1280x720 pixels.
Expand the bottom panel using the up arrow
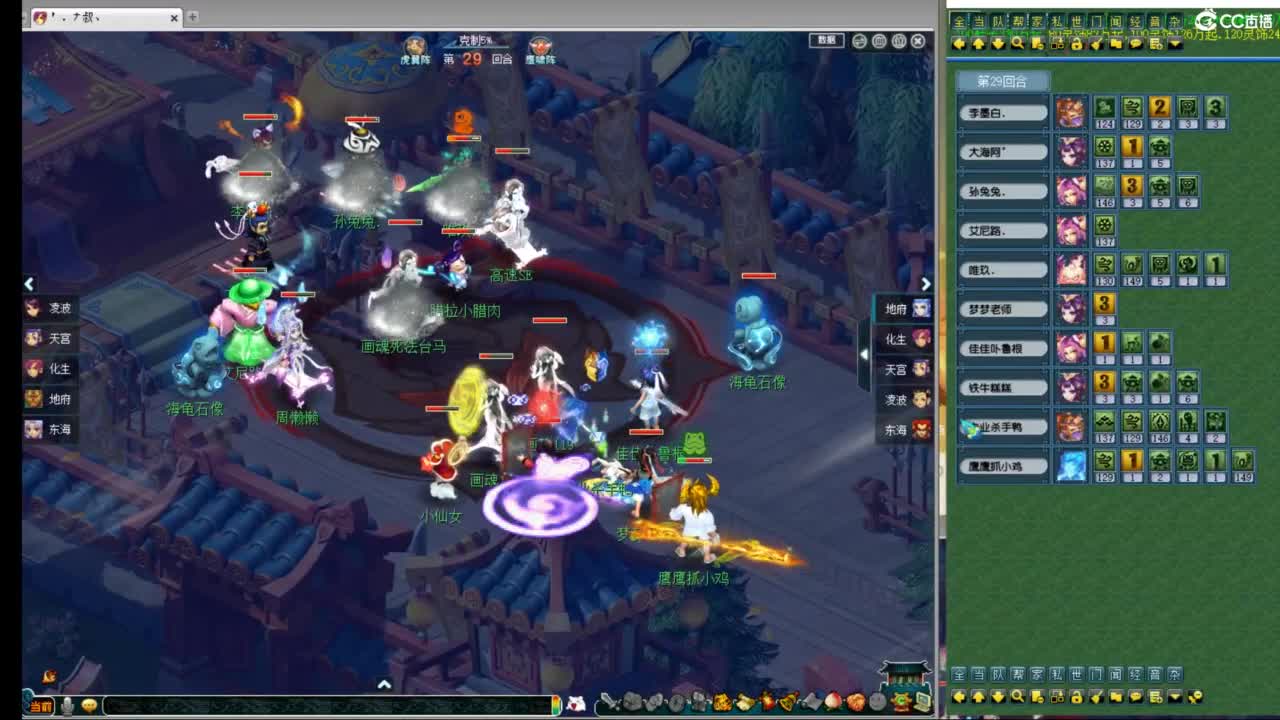point(384,683)
